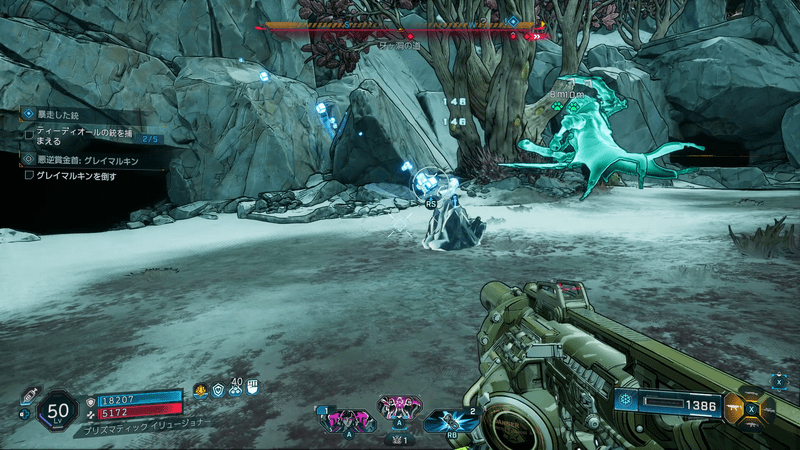Viewport: 800px width, 450px height.
Task: Activate the blue grenade ordnance skill slot
Action: pos(450,421)
